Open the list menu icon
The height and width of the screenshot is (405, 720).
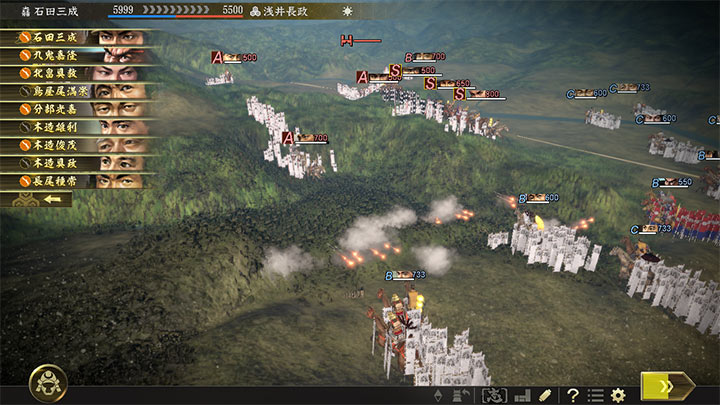596,395
